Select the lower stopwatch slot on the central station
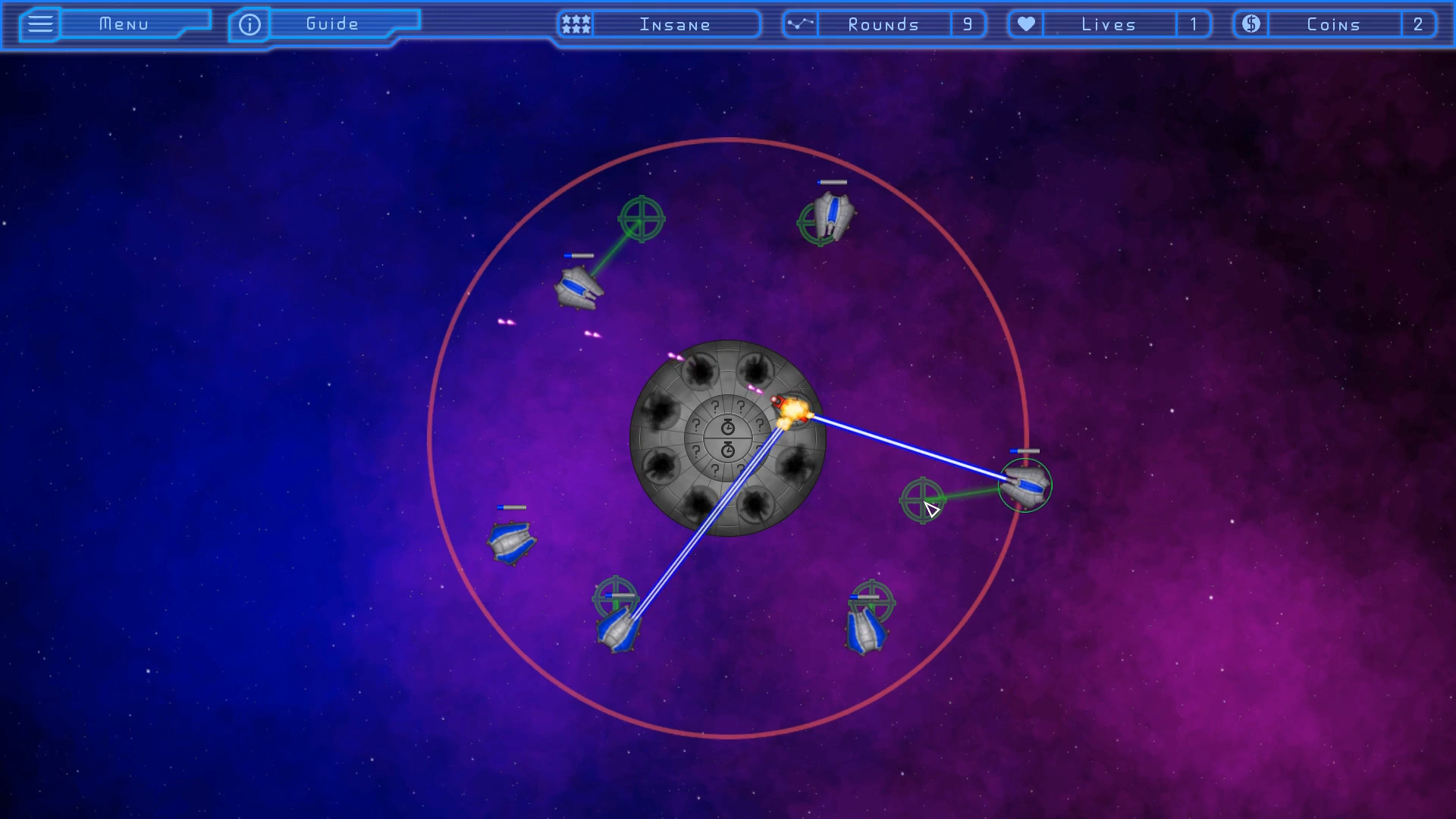 (728, 449)
